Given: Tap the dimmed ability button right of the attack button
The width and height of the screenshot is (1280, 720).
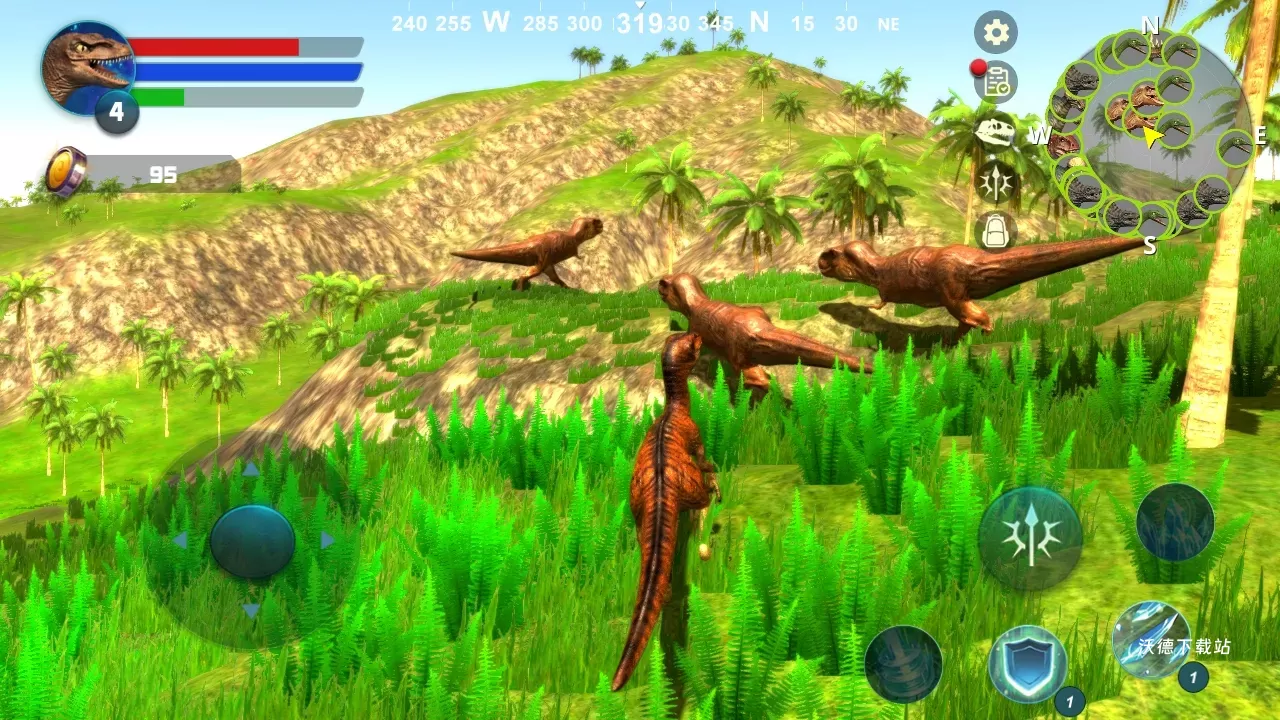Looking at the screenshot, I should point(1175,522).
